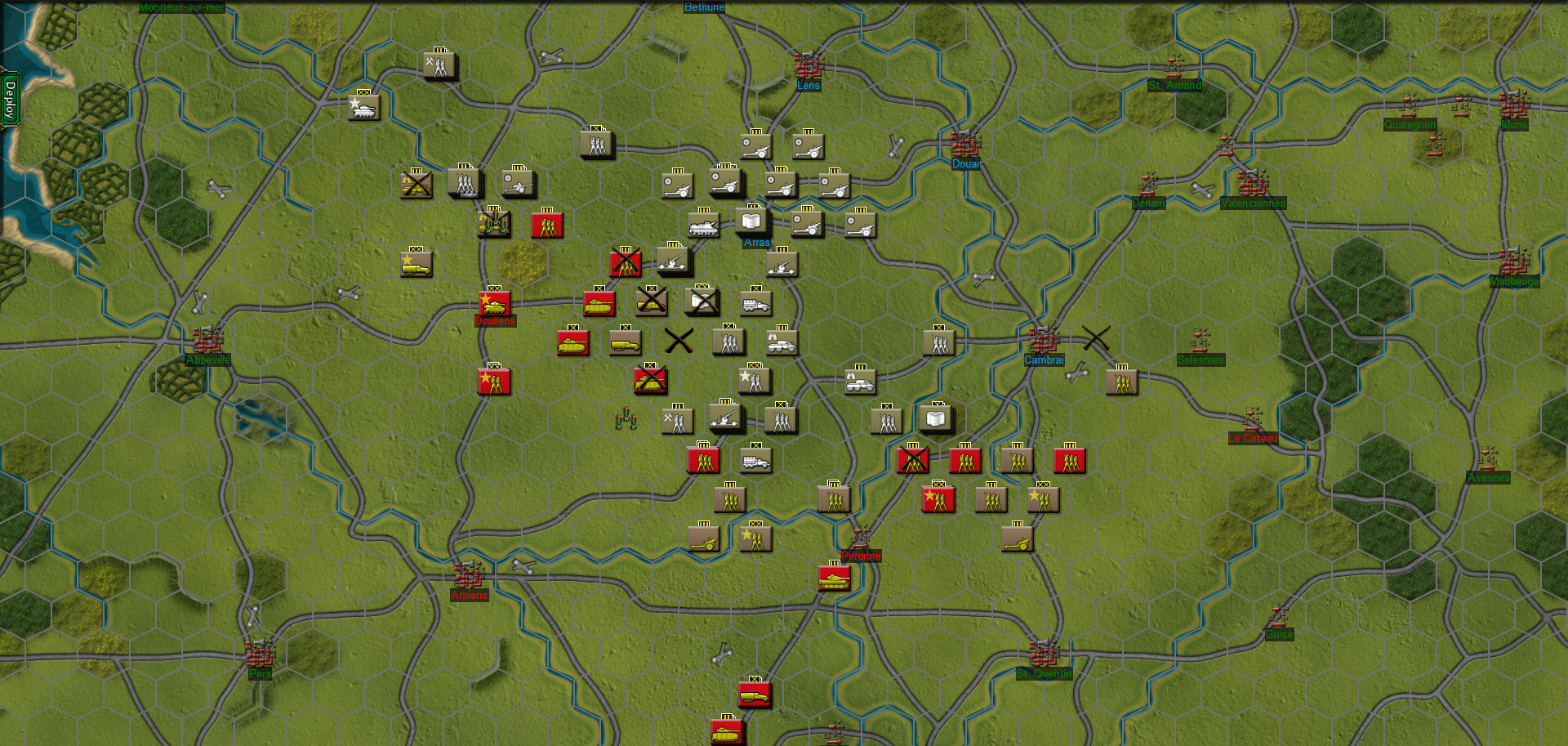Select the German binoculars recon unit in the center
Screen dimensions: 1568x746
click(782, 343)
